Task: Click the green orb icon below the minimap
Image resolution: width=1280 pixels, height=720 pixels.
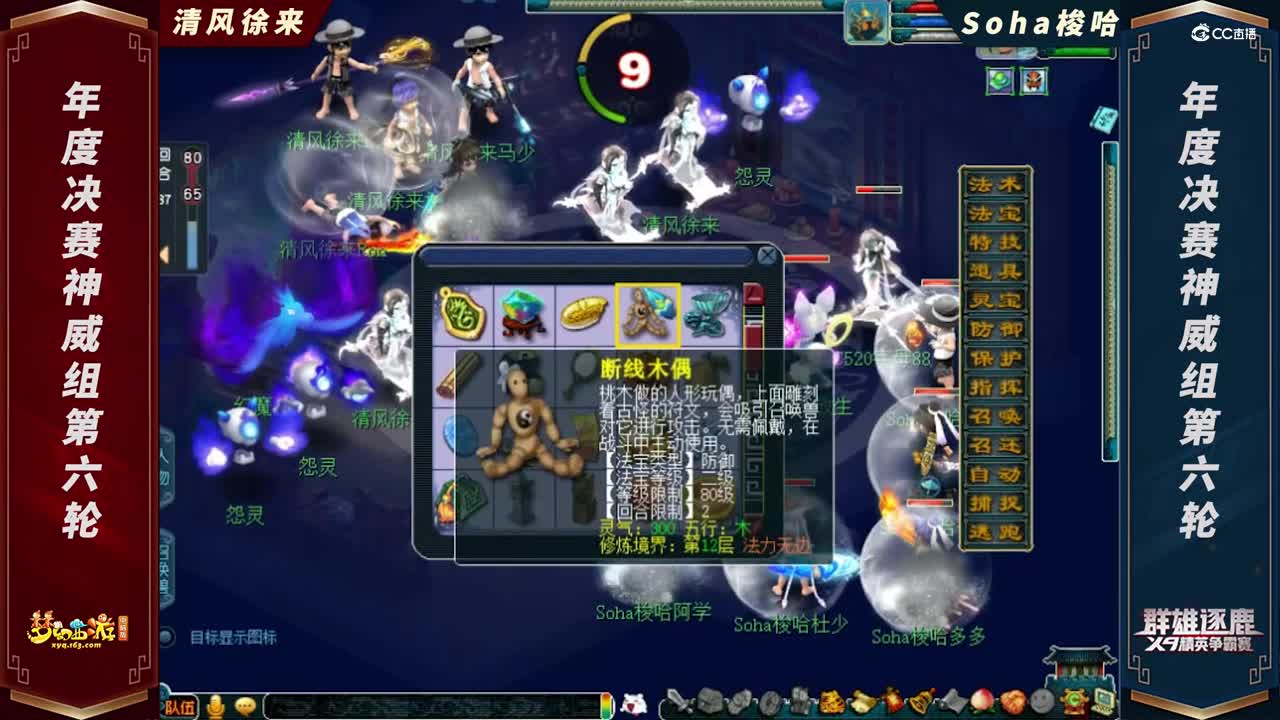Action: click(999, 80)
